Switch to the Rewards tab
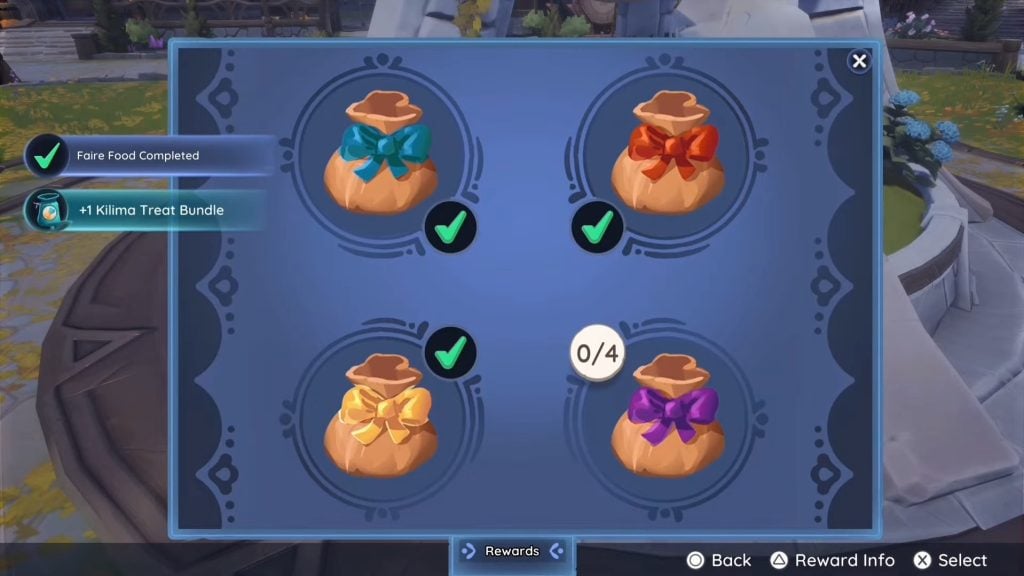Screen dimensions: 1024x576 click(512, 551)
